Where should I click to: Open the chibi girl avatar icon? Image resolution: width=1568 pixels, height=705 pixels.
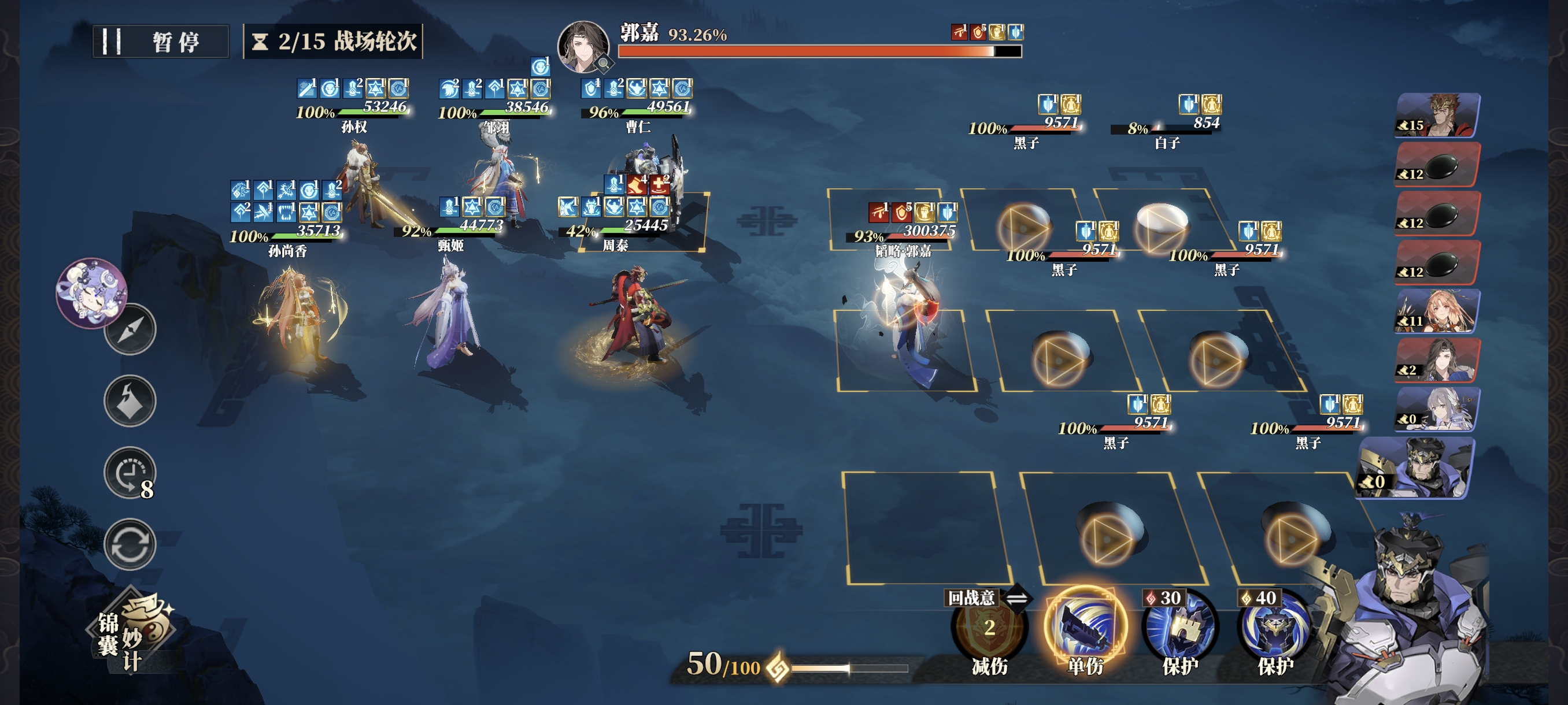tap(91, 292)
